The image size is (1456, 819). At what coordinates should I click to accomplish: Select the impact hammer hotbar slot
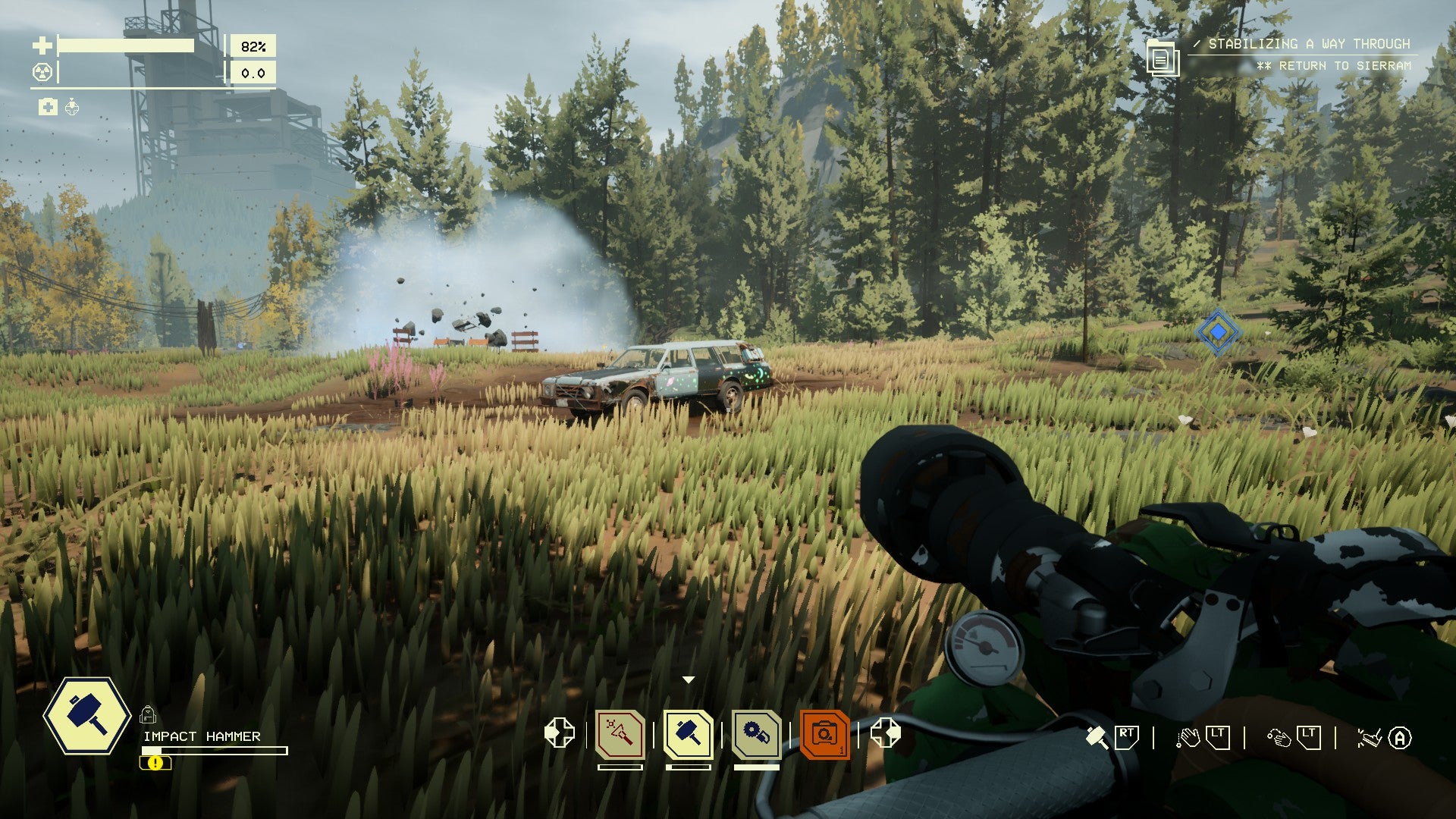tap(689, 734)
